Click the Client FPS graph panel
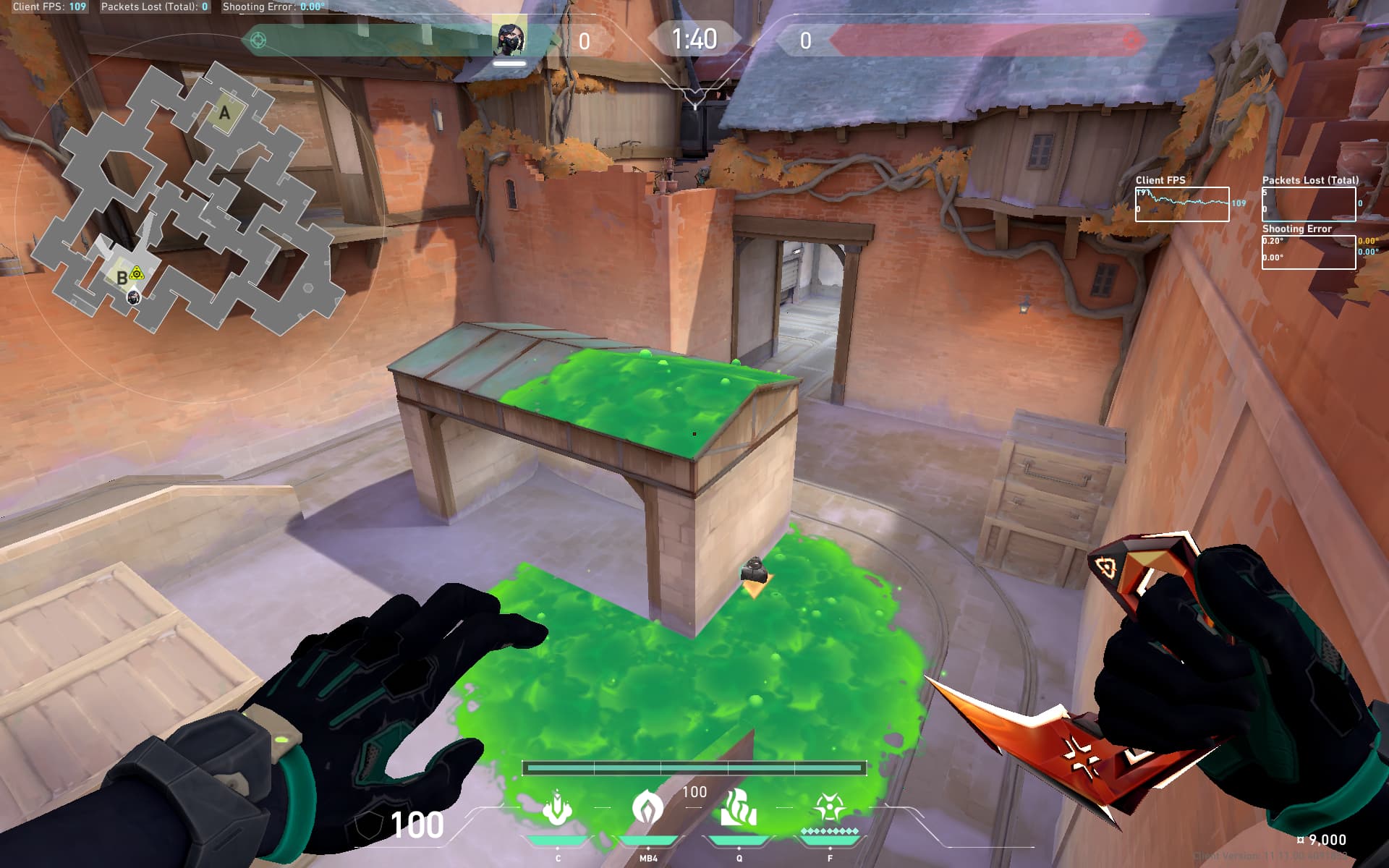This screenshot has width=1389, height=868. pyautogui.click(x=1181, y=205)
